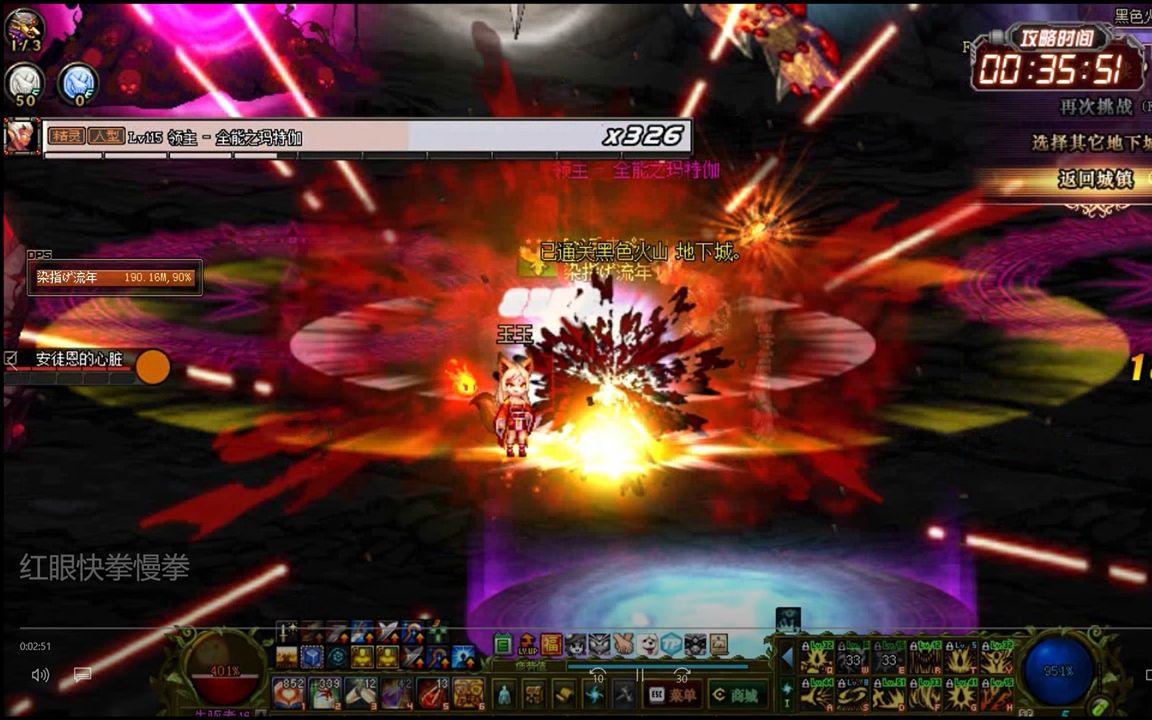1152x720 pixels.
Task: Click the LV.UP arrow icon
Action: pyautogui.click(x=527, y=645)
